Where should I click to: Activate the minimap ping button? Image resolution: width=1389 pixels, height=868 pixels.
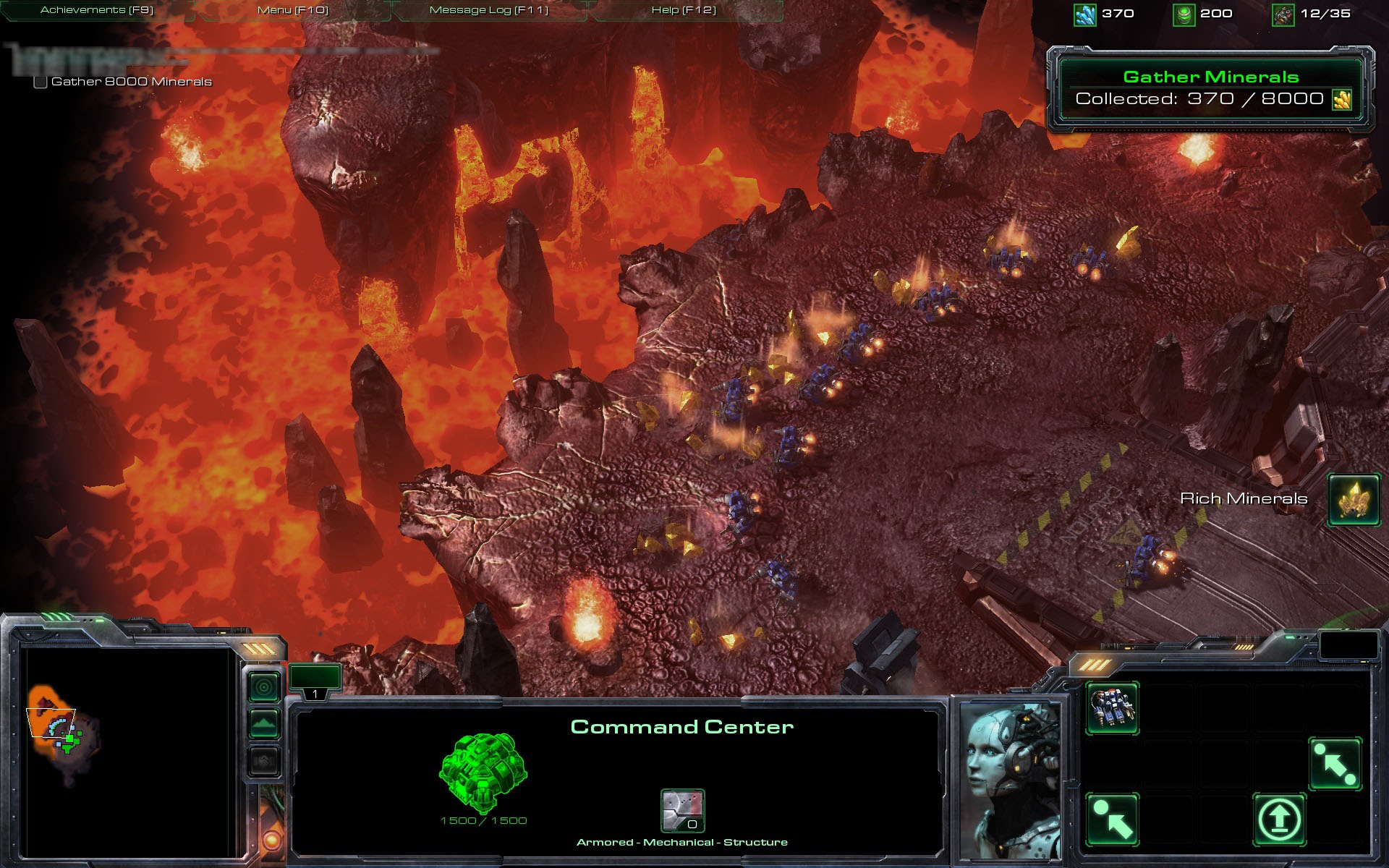264,686
